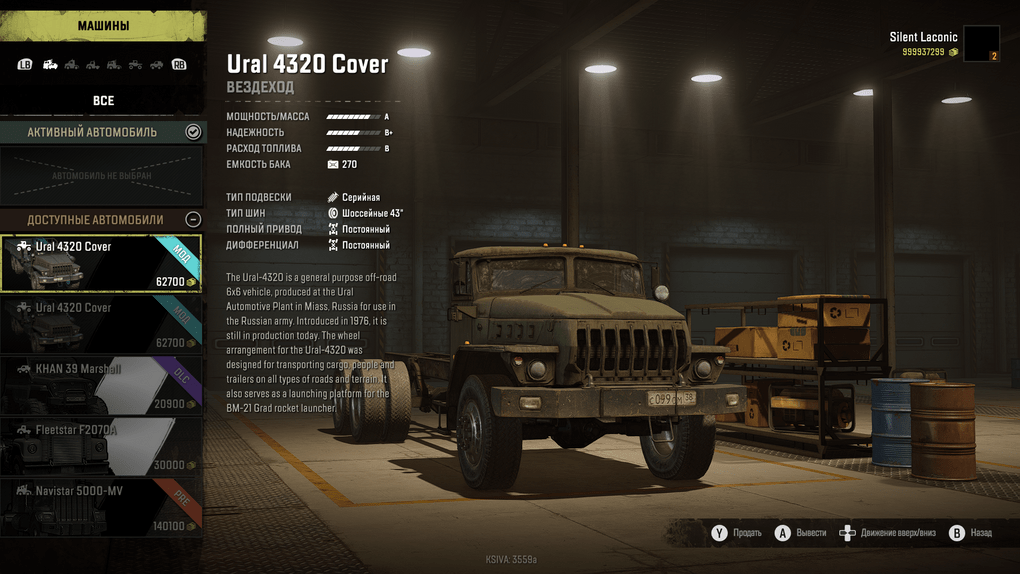Choose the highlighted all-vehicles category icon
1020x574 pixels.
click(x=50, y=65)
